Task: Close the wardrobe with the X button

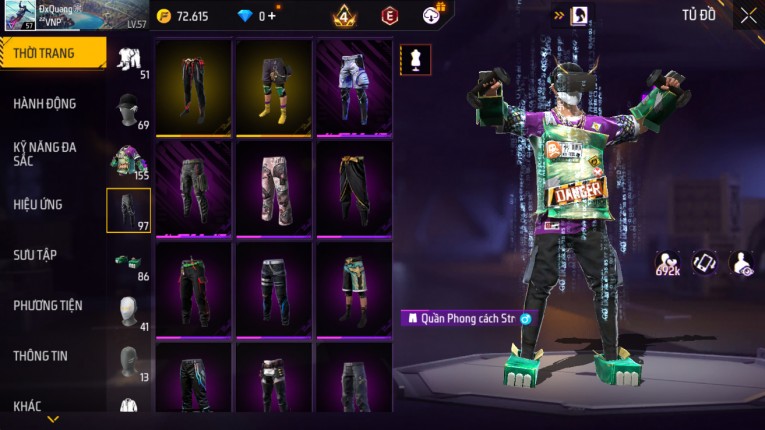Action: tap(748, 15)
